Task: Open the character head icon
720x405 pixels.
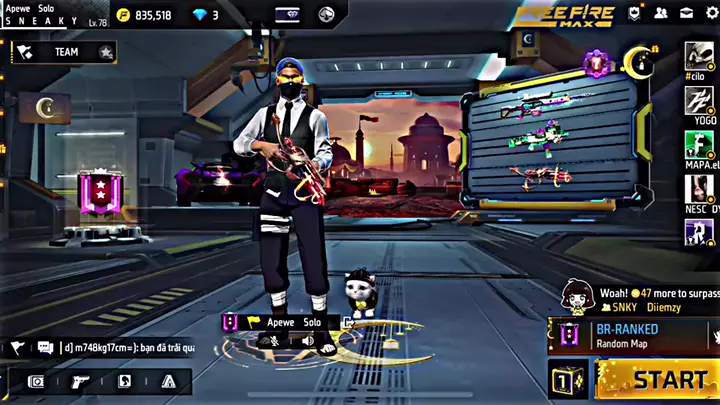Action: point(124,381)
